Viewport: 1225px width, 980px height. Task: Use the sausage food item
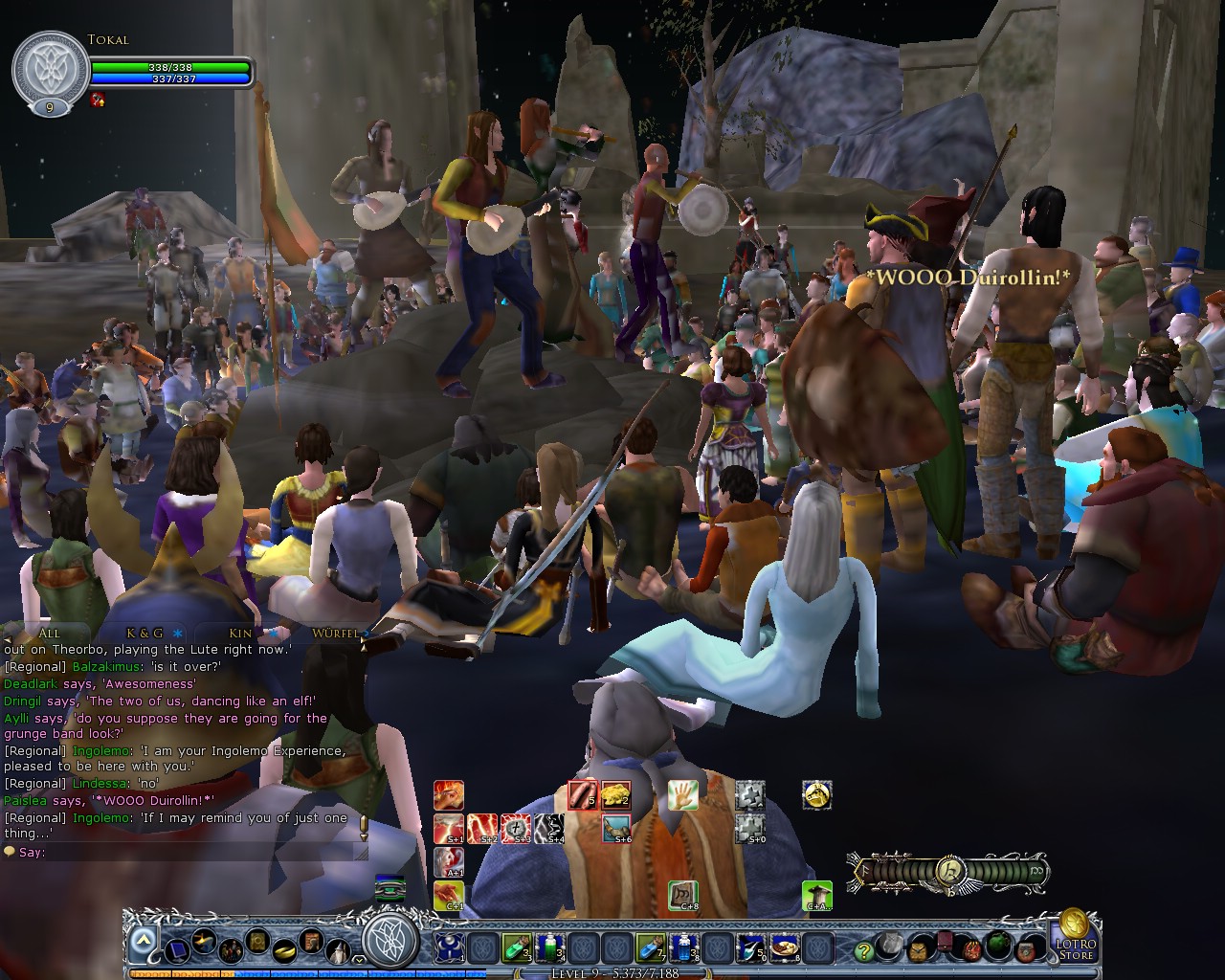[583, 795]
